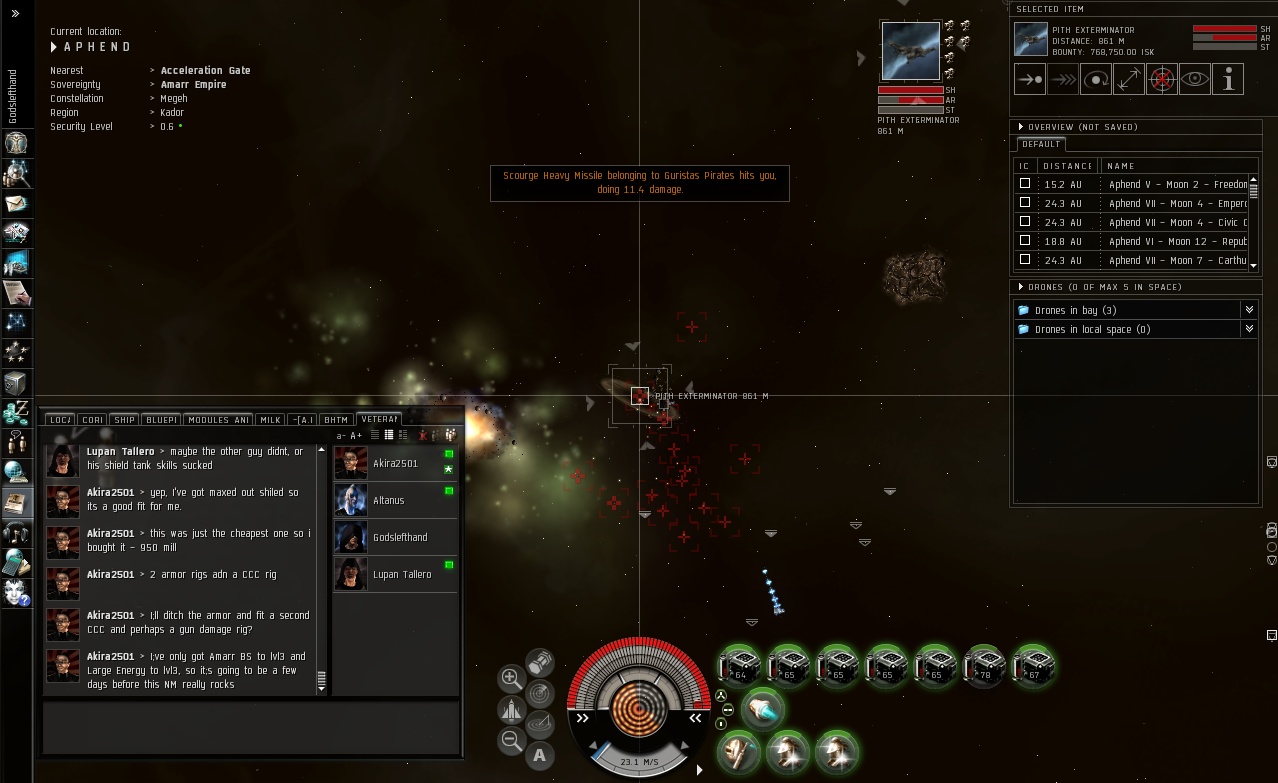
Task: Switch to the Veteran chat tab
Action: pyautogui.click(x=379, y=419)
